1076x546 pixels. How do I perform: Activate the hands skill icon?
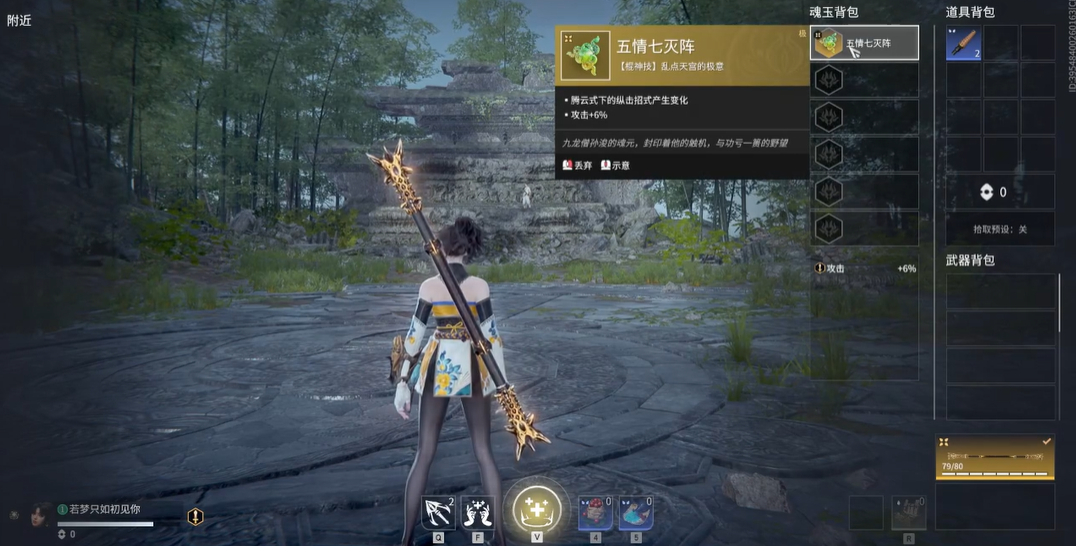tap(478, 512)
